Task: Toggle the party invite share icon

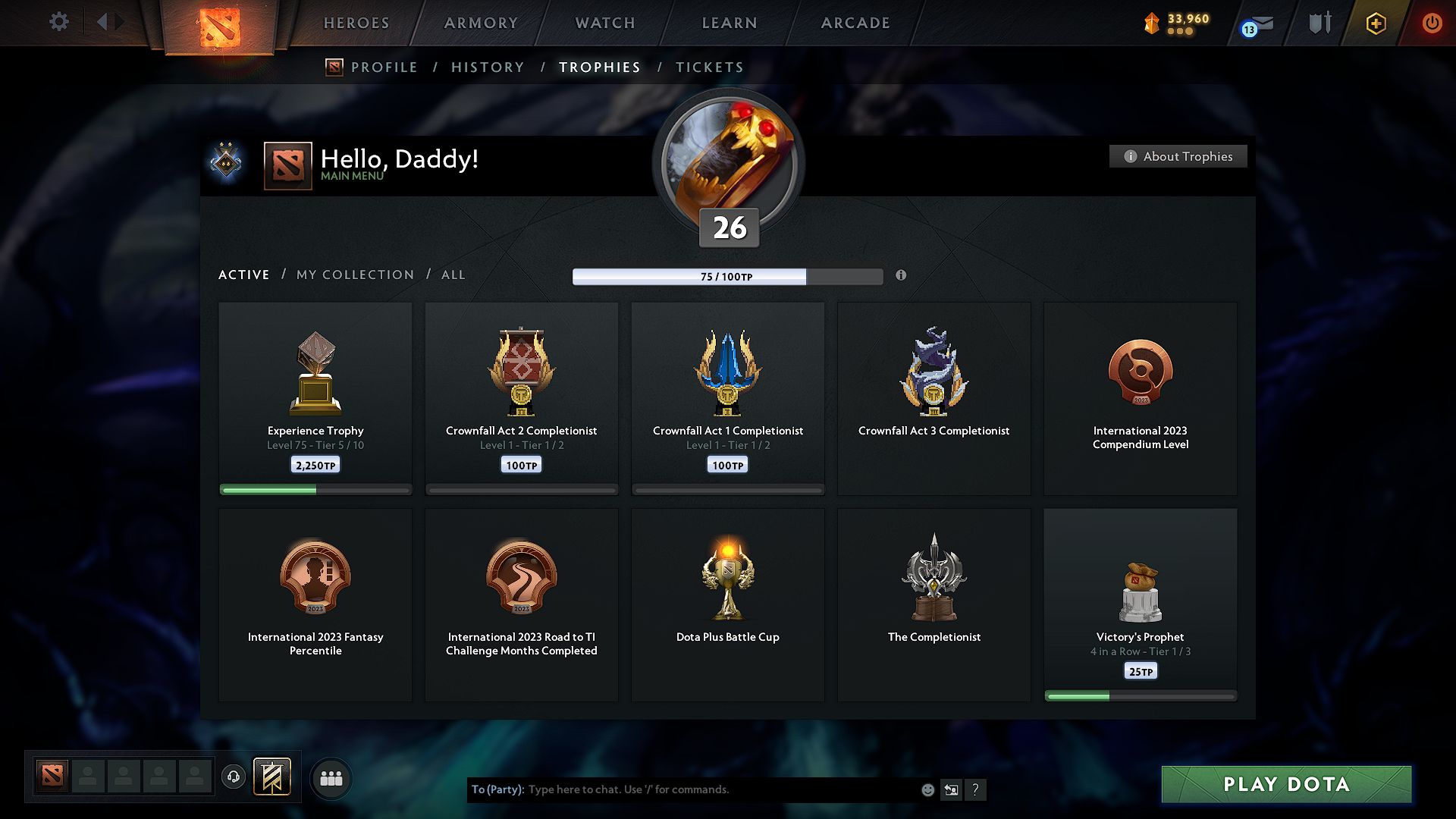Action: pyautogui.click(x=951, y=789)
